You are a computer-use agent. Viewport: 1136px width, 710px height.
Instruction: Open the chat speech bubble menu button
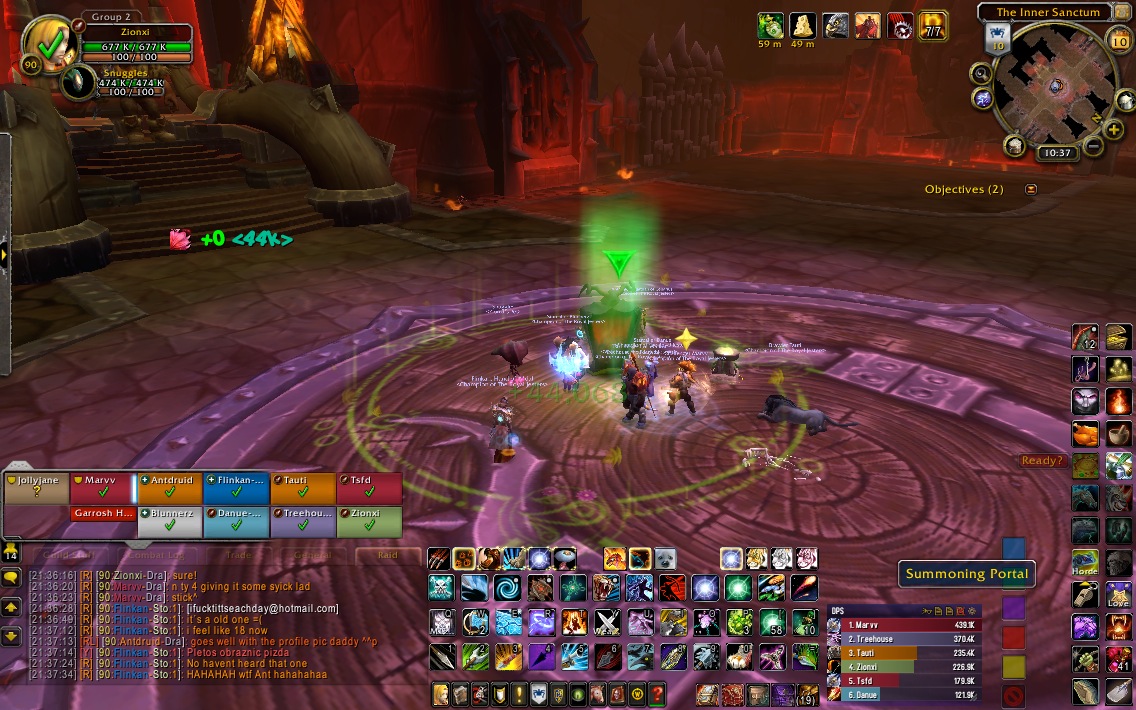tap(12, 578)
